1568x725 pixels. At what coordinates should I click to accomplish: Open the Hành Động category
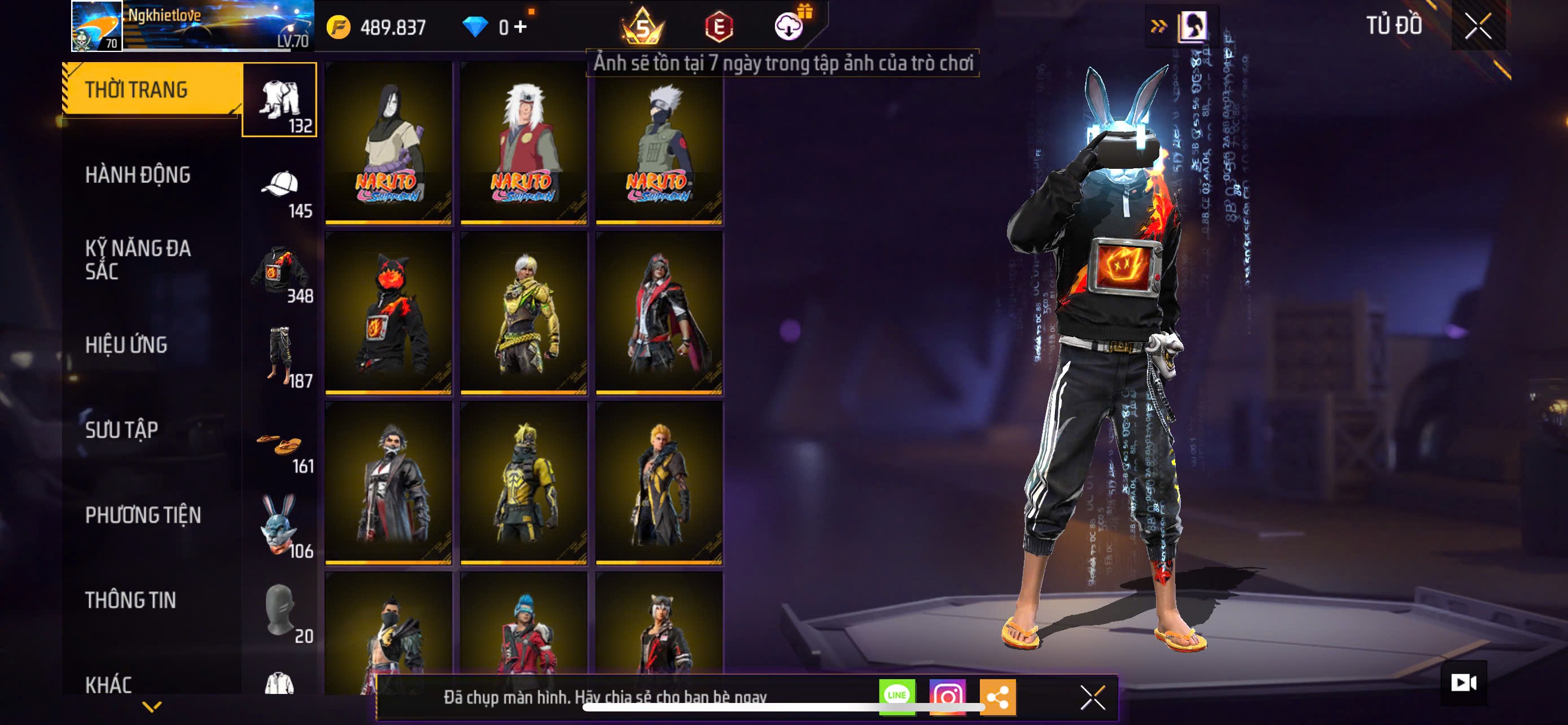138,175
